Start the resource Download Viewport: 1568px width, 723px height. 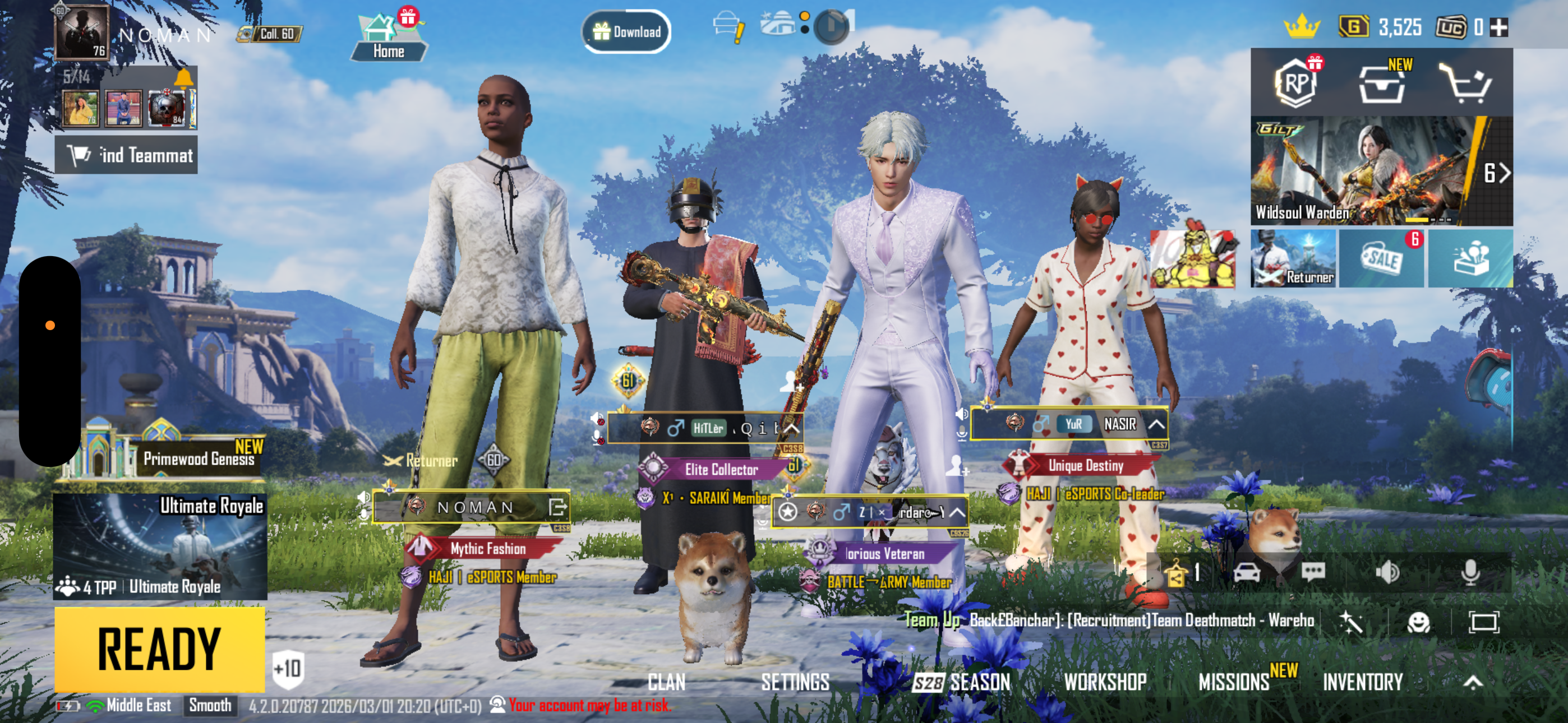[x=626, y=31]
